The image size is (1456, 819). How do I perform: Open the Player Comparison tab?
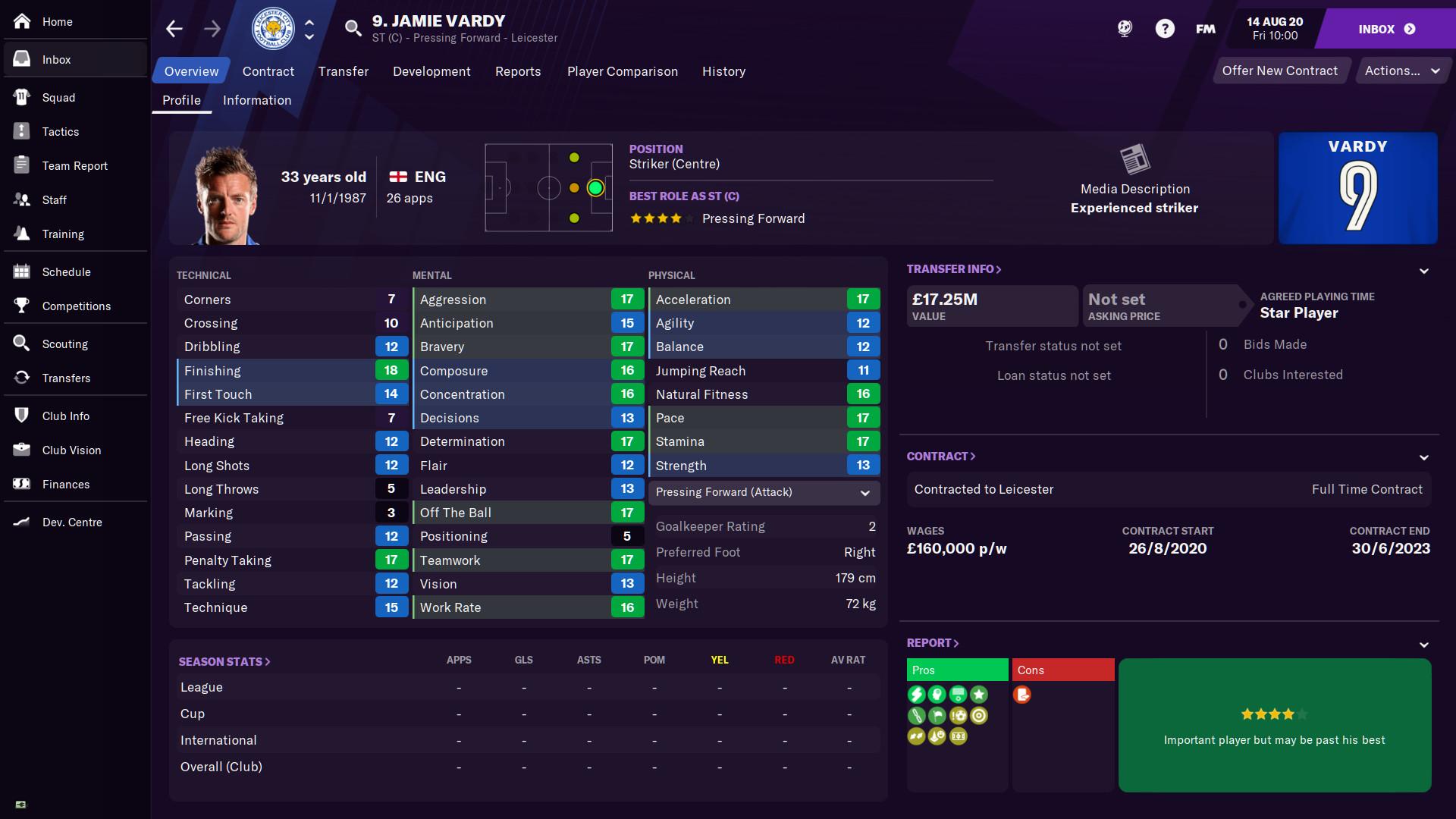(622, 71)
